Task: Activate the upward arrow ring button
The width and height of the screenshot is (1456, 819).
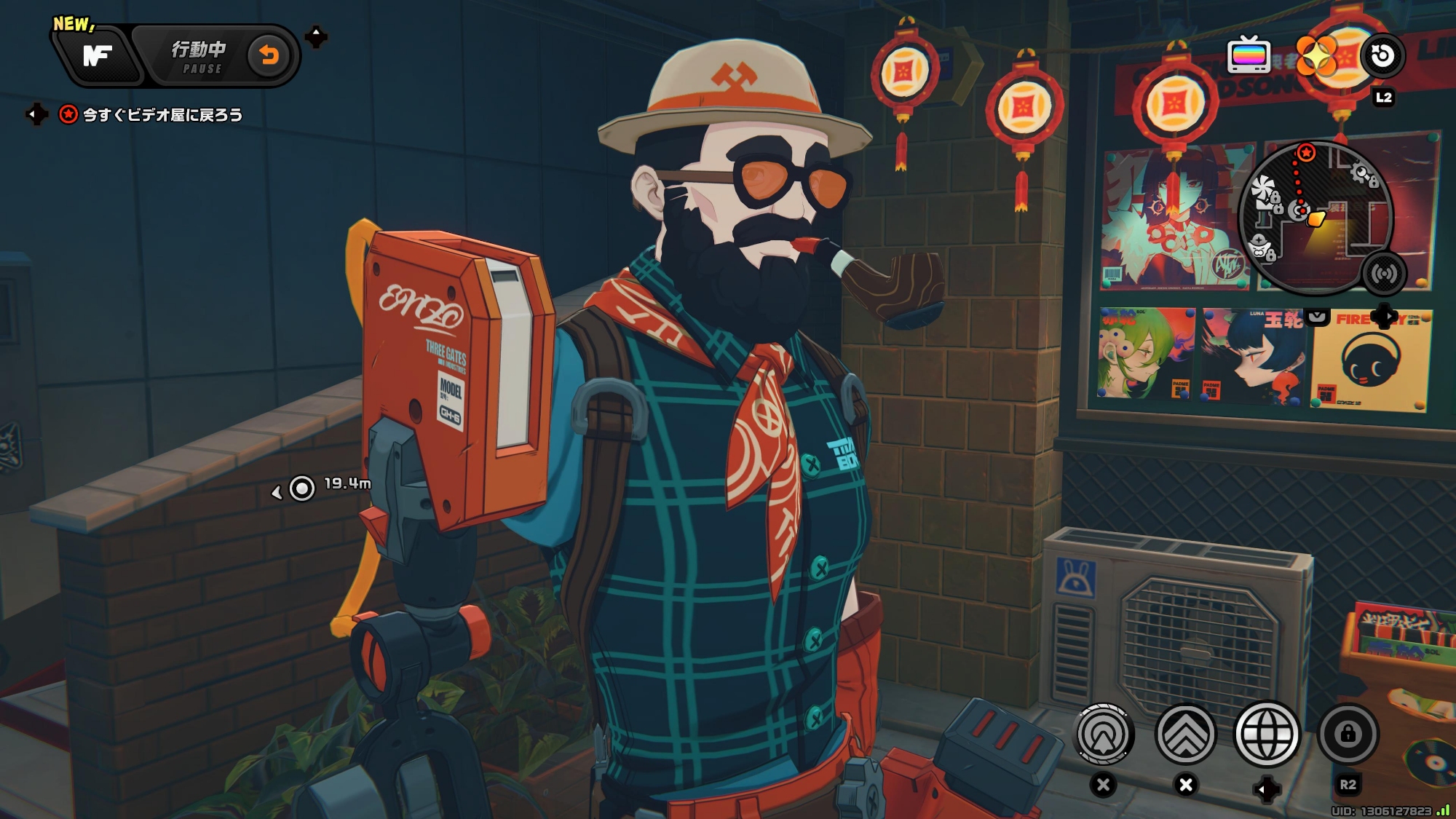Action: pyautogui.click(x=1104, y=735)
